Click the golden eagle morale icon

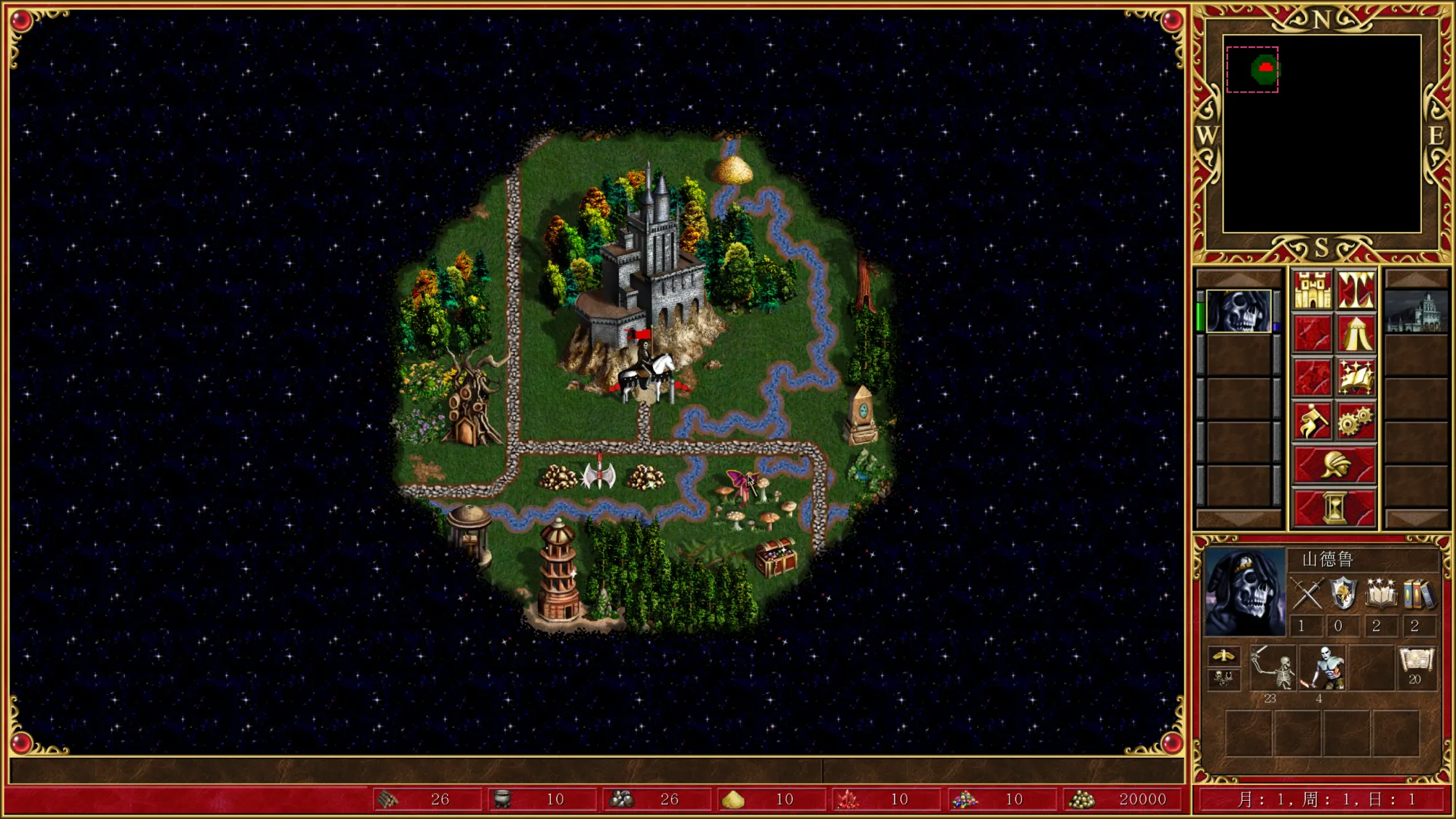[1223, 656]
